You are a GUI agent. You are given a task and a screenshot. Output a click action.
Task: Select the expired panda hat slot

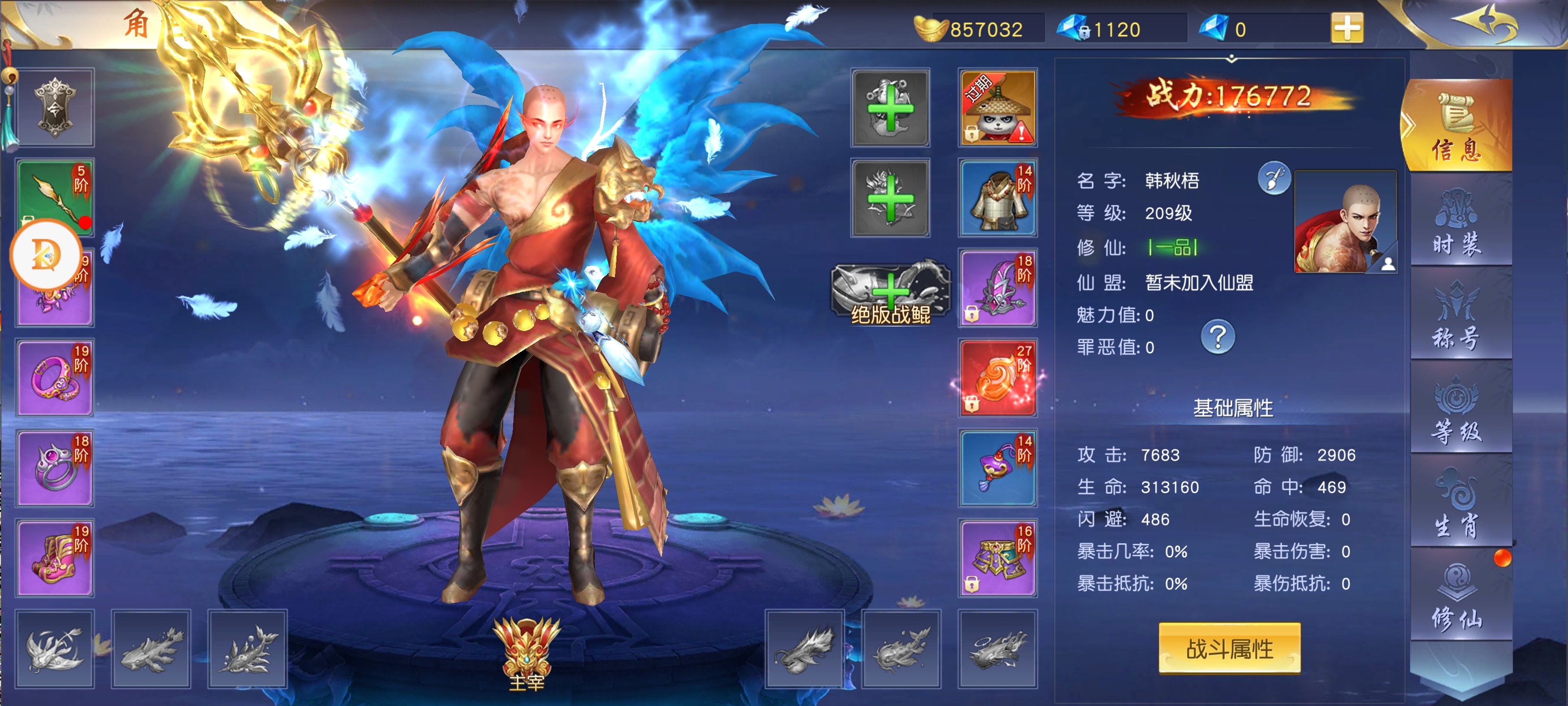[997, 108]
